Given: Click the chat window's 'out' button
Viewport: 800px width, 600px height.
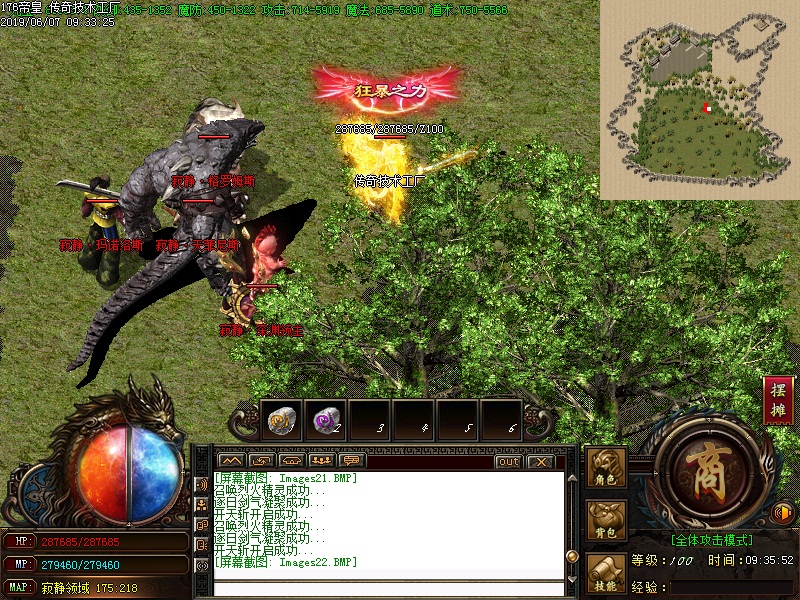Looking at the screenshot, I should click(508, 461).
